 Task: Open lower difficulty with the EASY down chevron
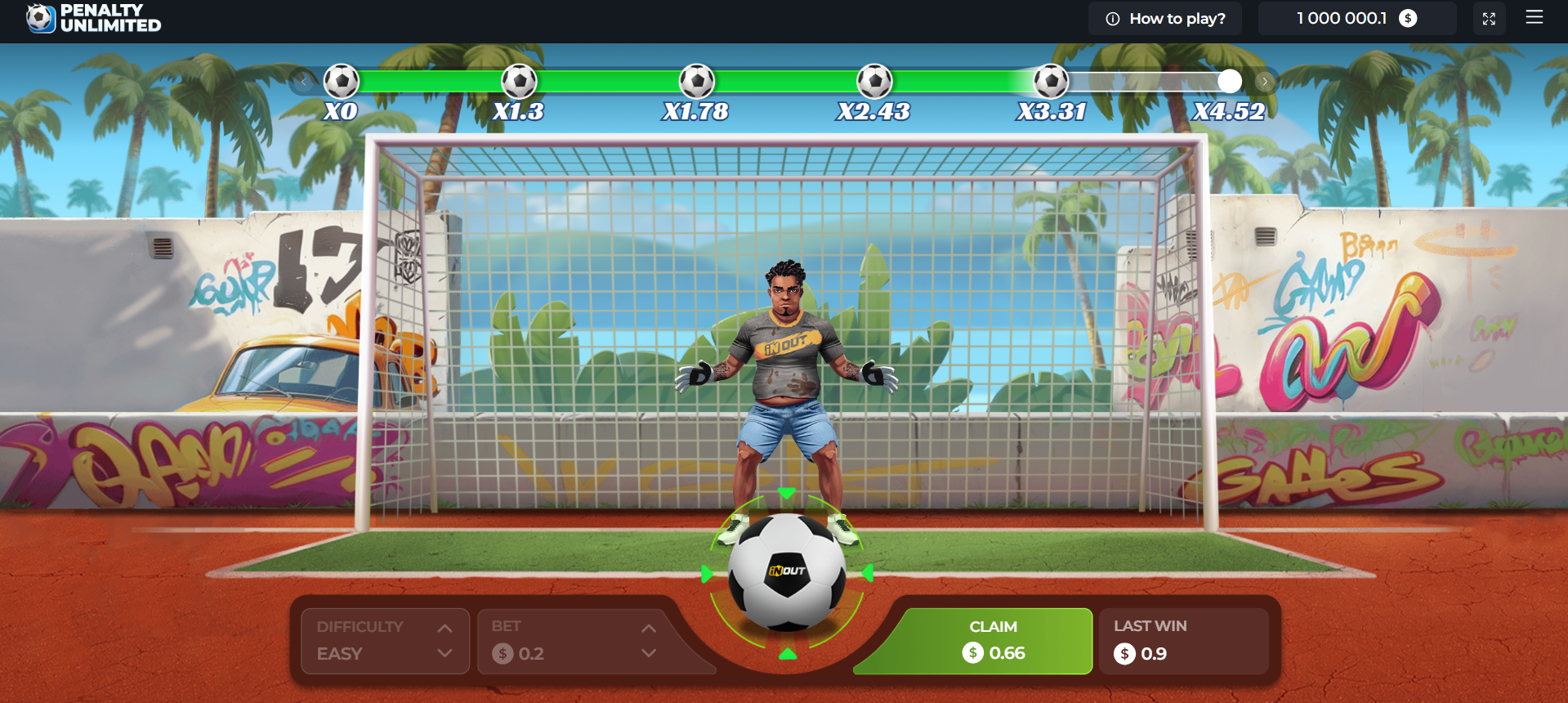(x=445, y=653)
